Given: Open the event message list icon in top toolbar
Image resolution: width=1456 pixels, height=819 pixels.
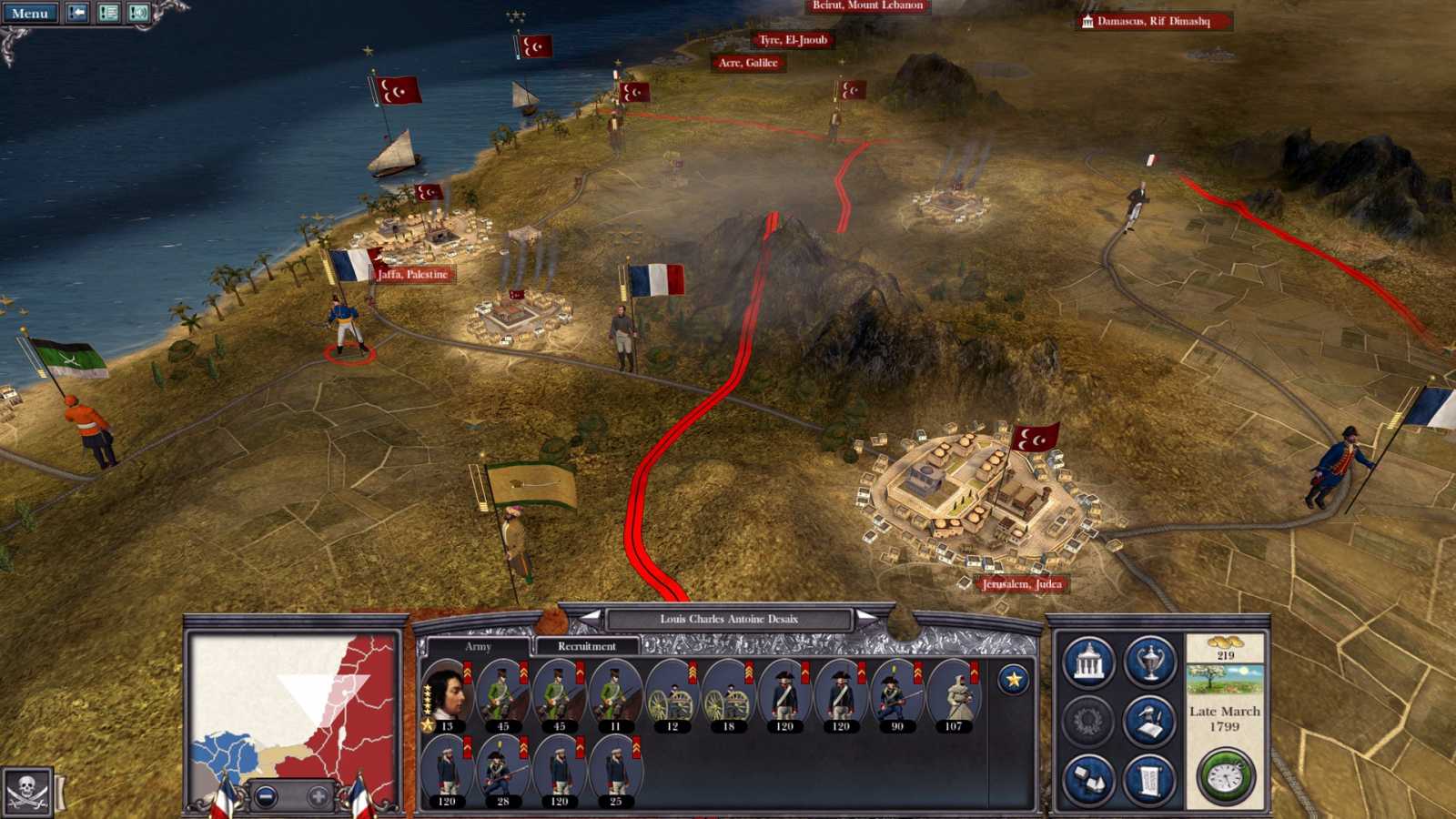Looking at the screenshot, I should 109,12.
